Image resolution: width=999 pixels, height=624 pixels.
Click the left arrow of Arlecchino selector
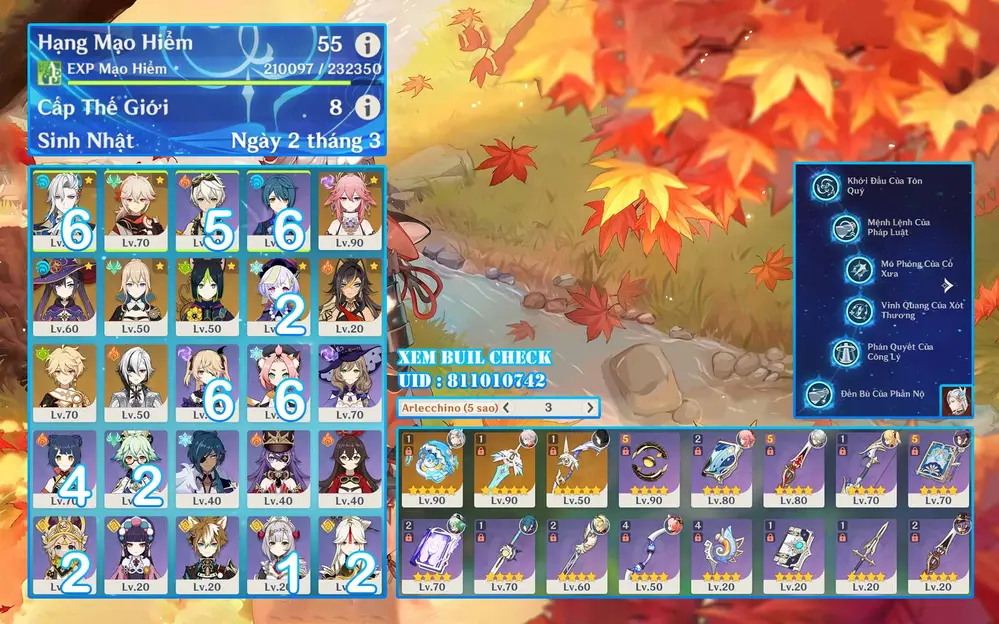coord(507,408)
